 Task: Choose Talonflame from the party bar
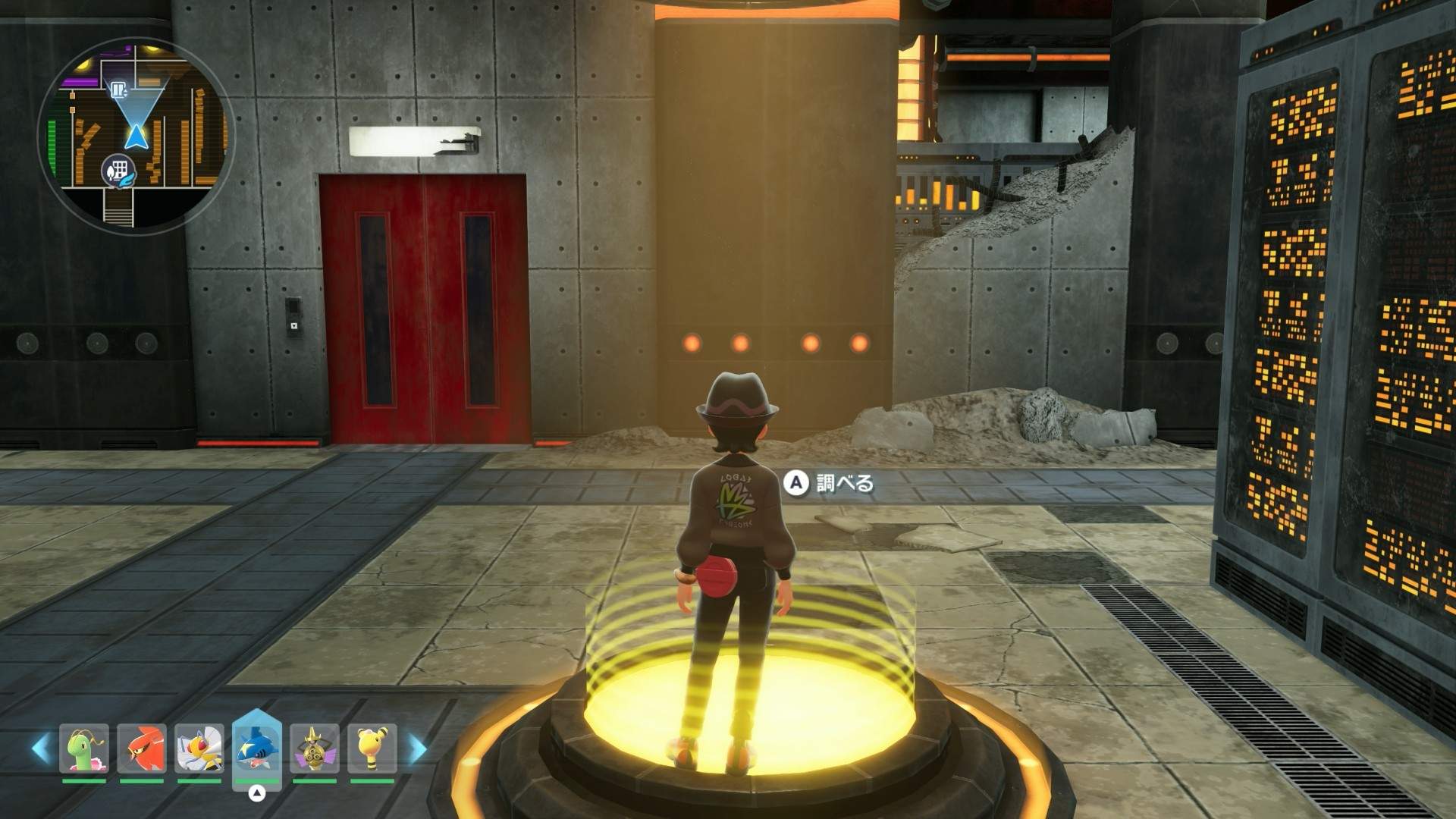(142, 748)
